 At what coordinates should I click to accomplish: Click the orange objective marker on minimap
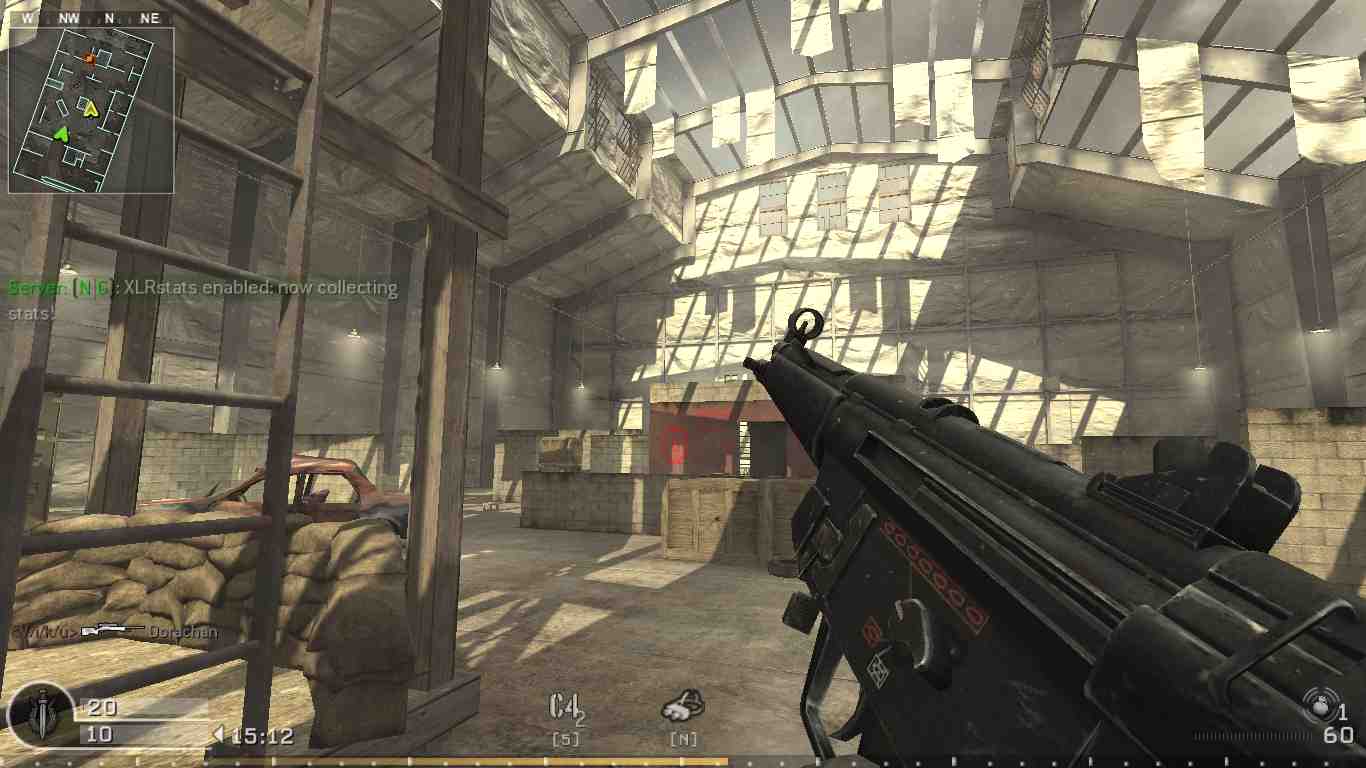[90, 57]
